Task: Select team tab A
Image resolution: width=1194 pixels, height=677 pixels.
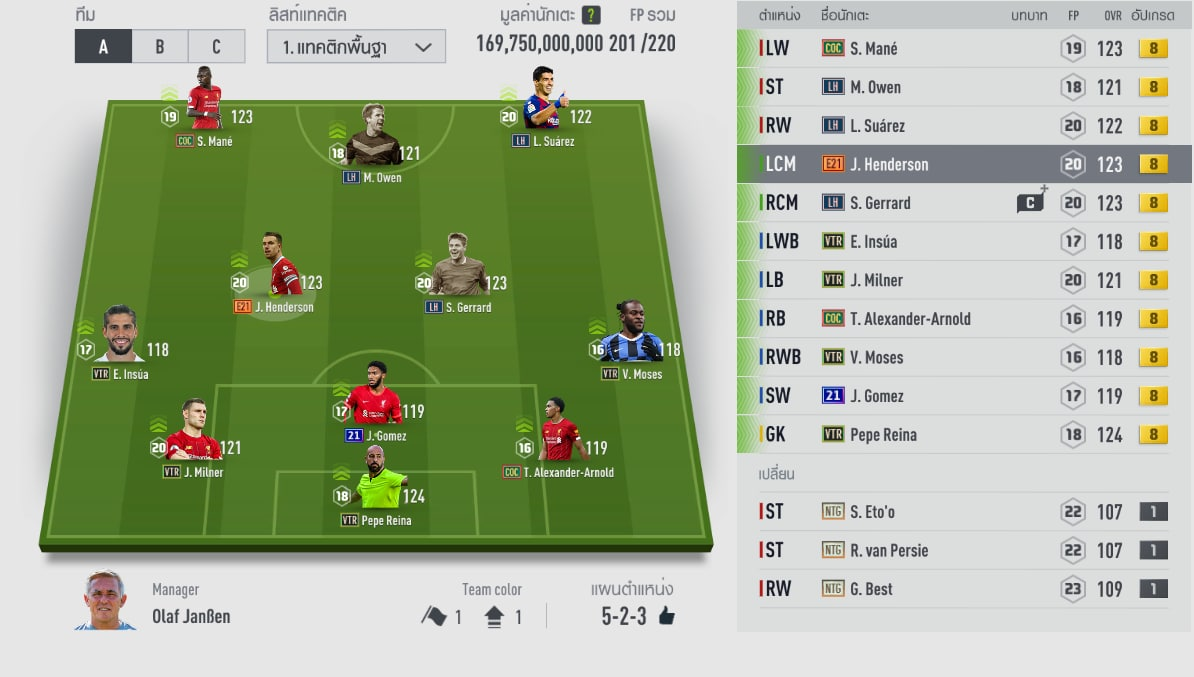Action: [103, 46]
